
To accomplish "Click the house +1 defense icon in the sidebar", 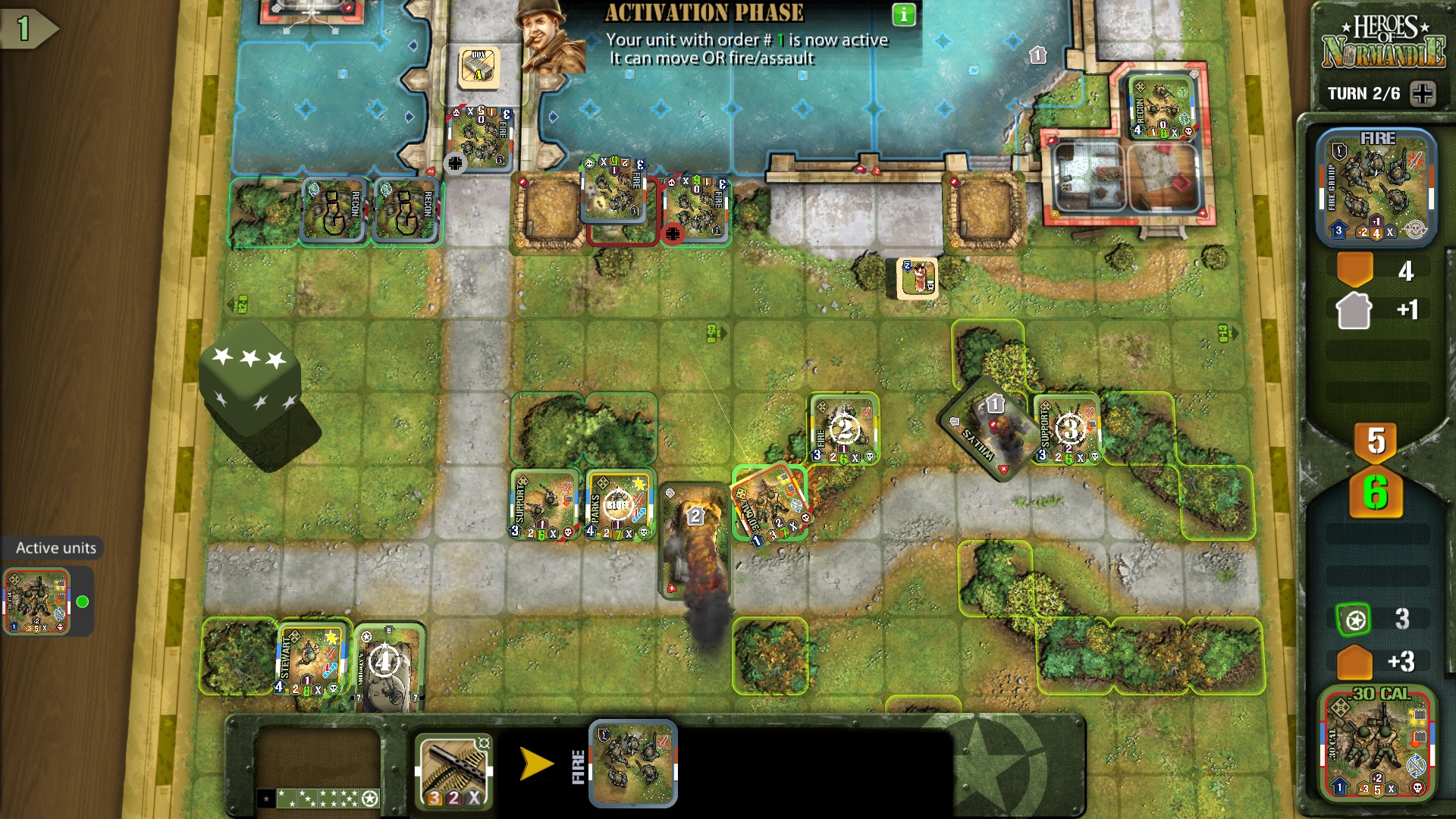I will [x=1354, y=309].
